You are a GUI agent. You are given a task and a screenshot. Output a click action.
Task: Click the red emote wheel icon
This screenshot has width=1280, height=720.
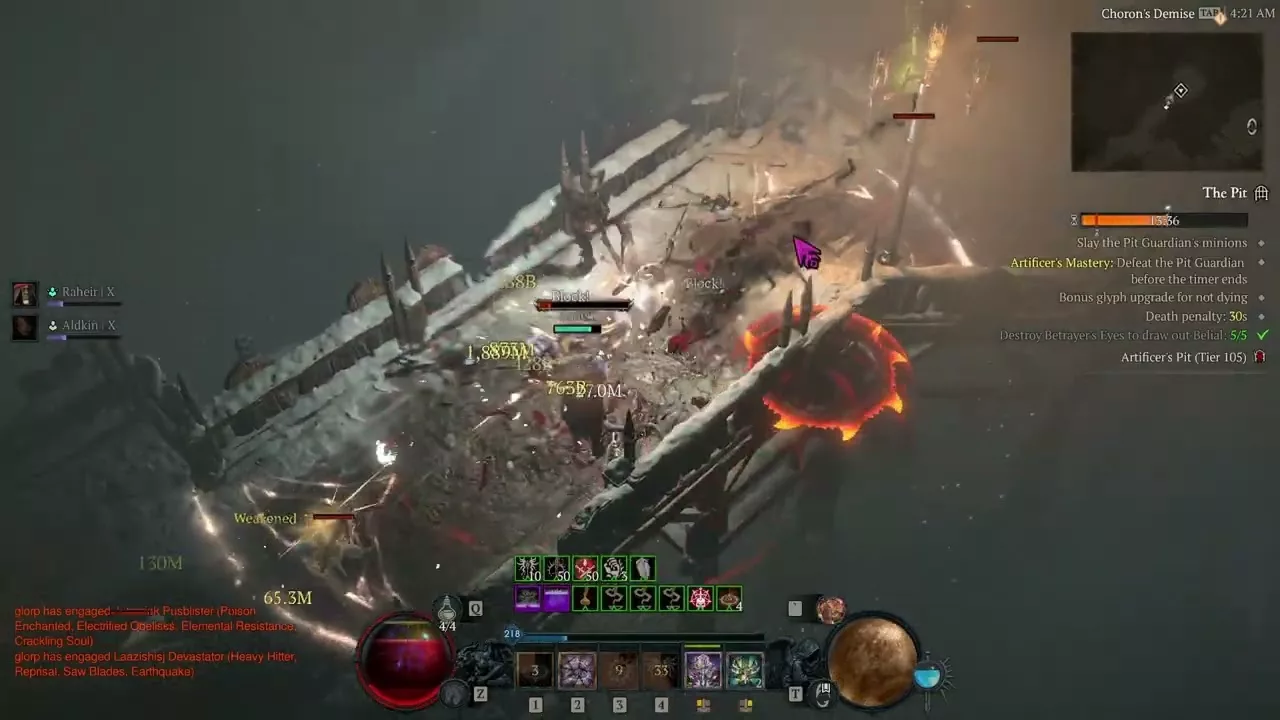coord(830,608)
